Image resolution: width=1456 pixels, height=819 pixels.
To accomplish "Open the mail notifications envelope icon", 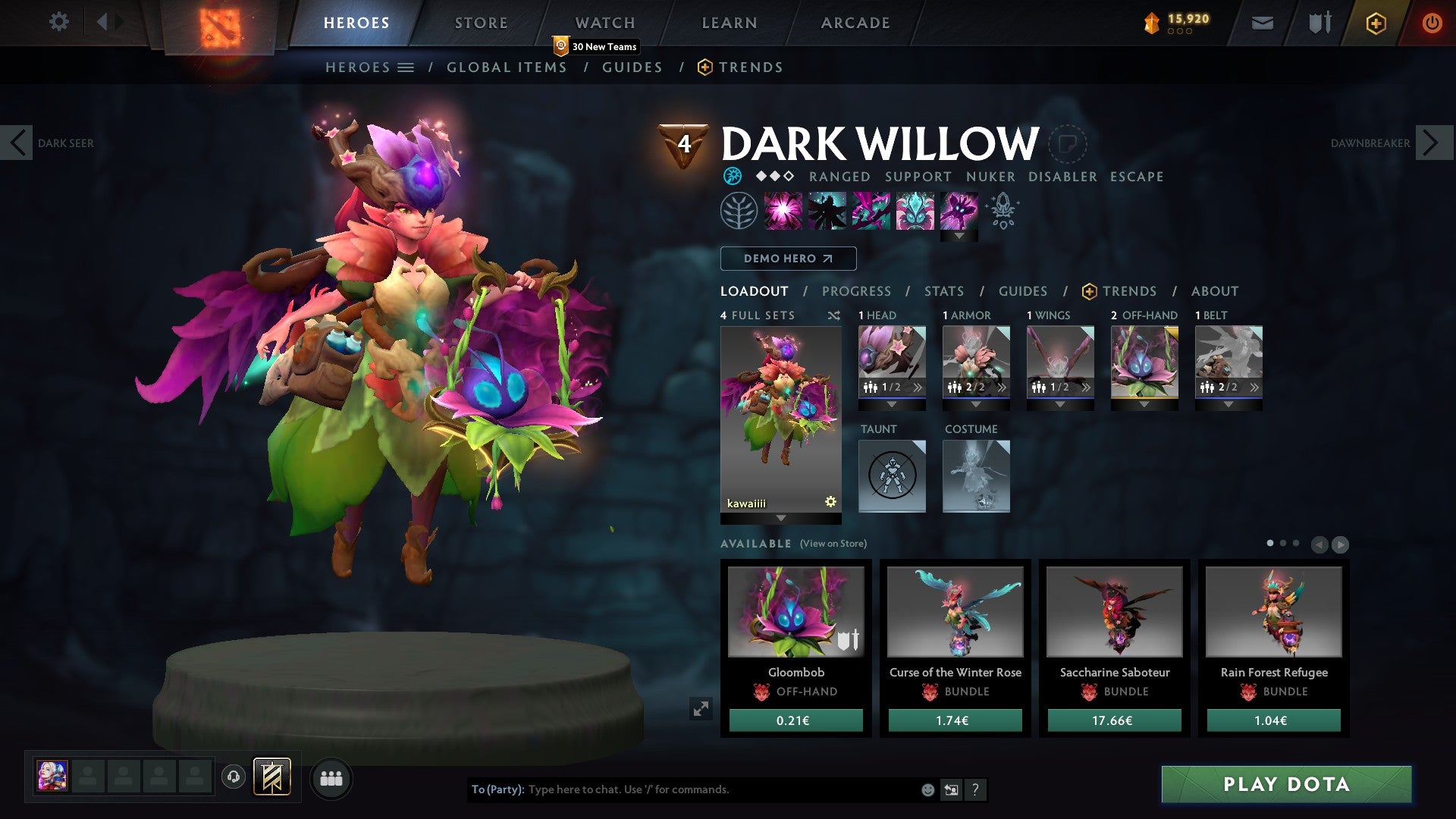I will click(1262, 23).
